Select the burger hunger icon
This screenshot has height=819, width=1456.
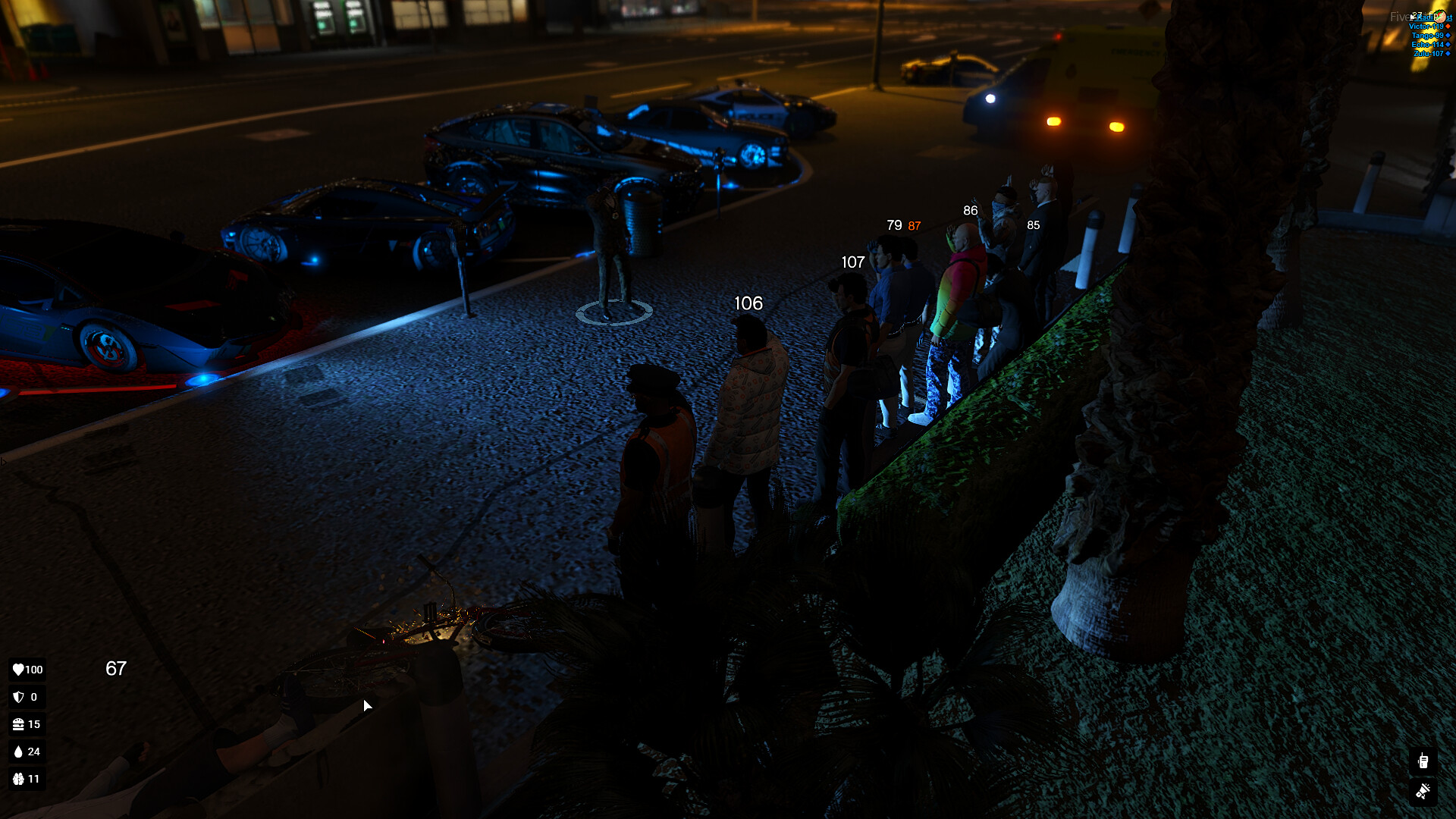[18, 724]
